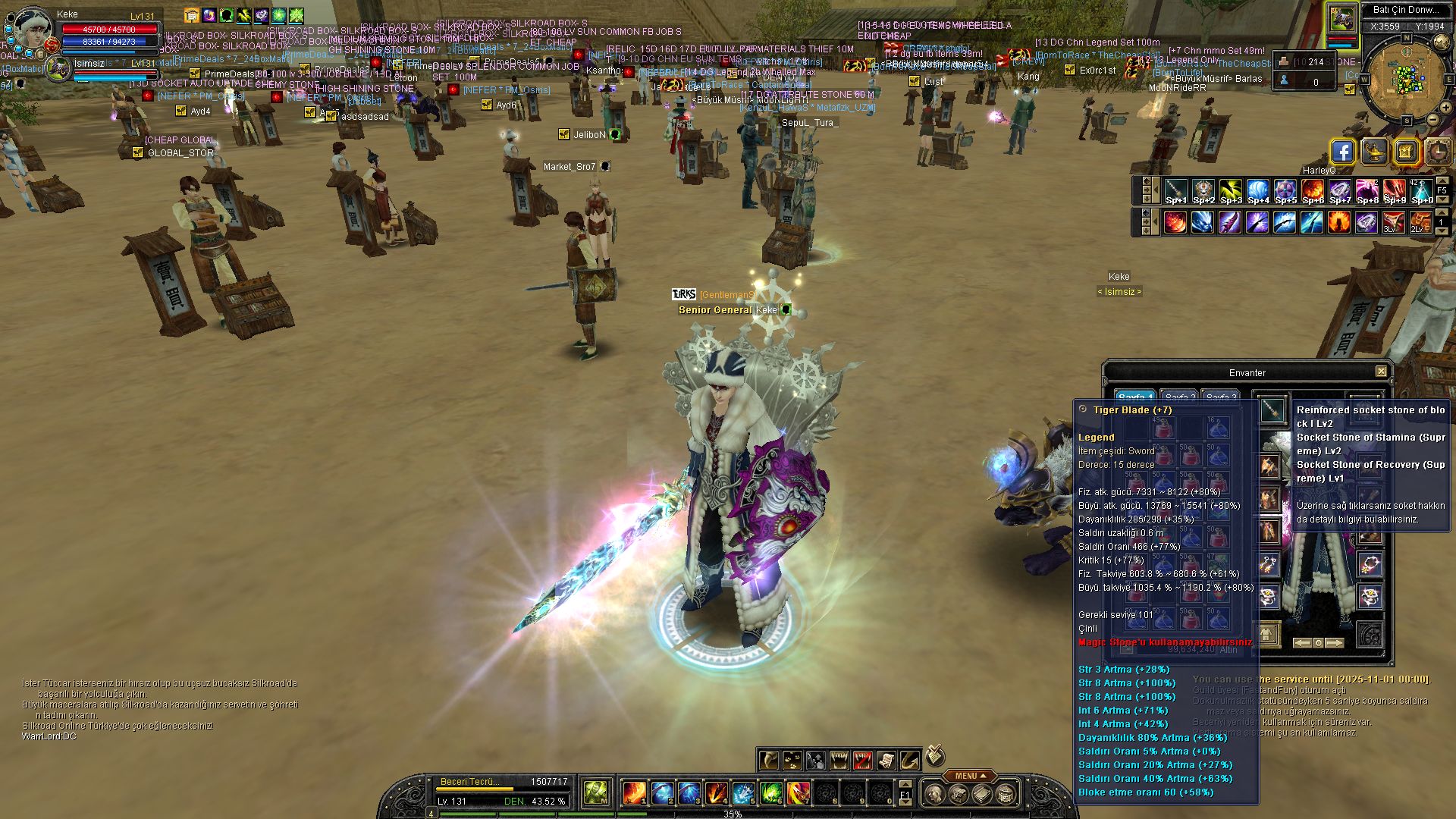This screenshot has height=819, width=1456.
Task: Switch to the Sayfa 2 inventory tab
Action: click(1181, 397)
